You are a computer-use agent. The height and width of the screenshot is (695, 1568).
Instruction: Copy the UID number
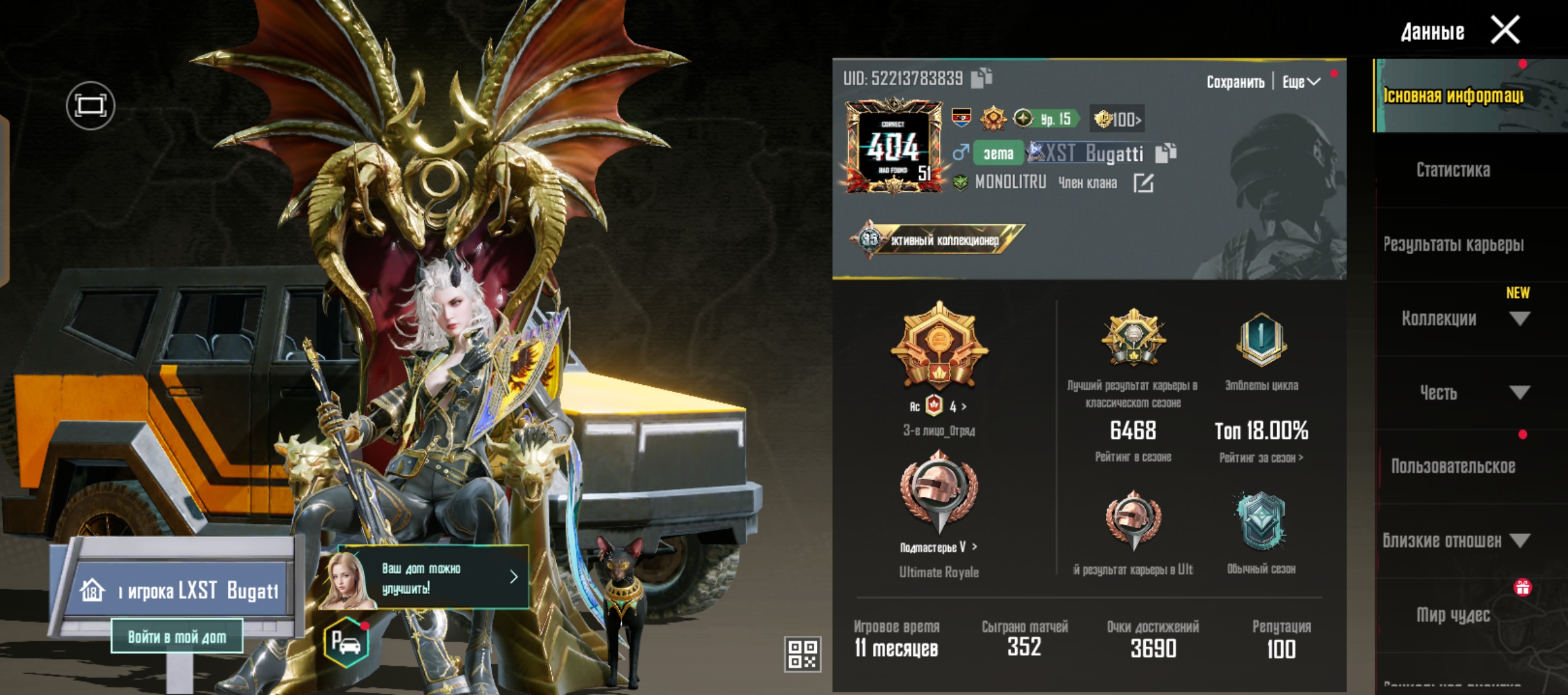coord(982,78)
